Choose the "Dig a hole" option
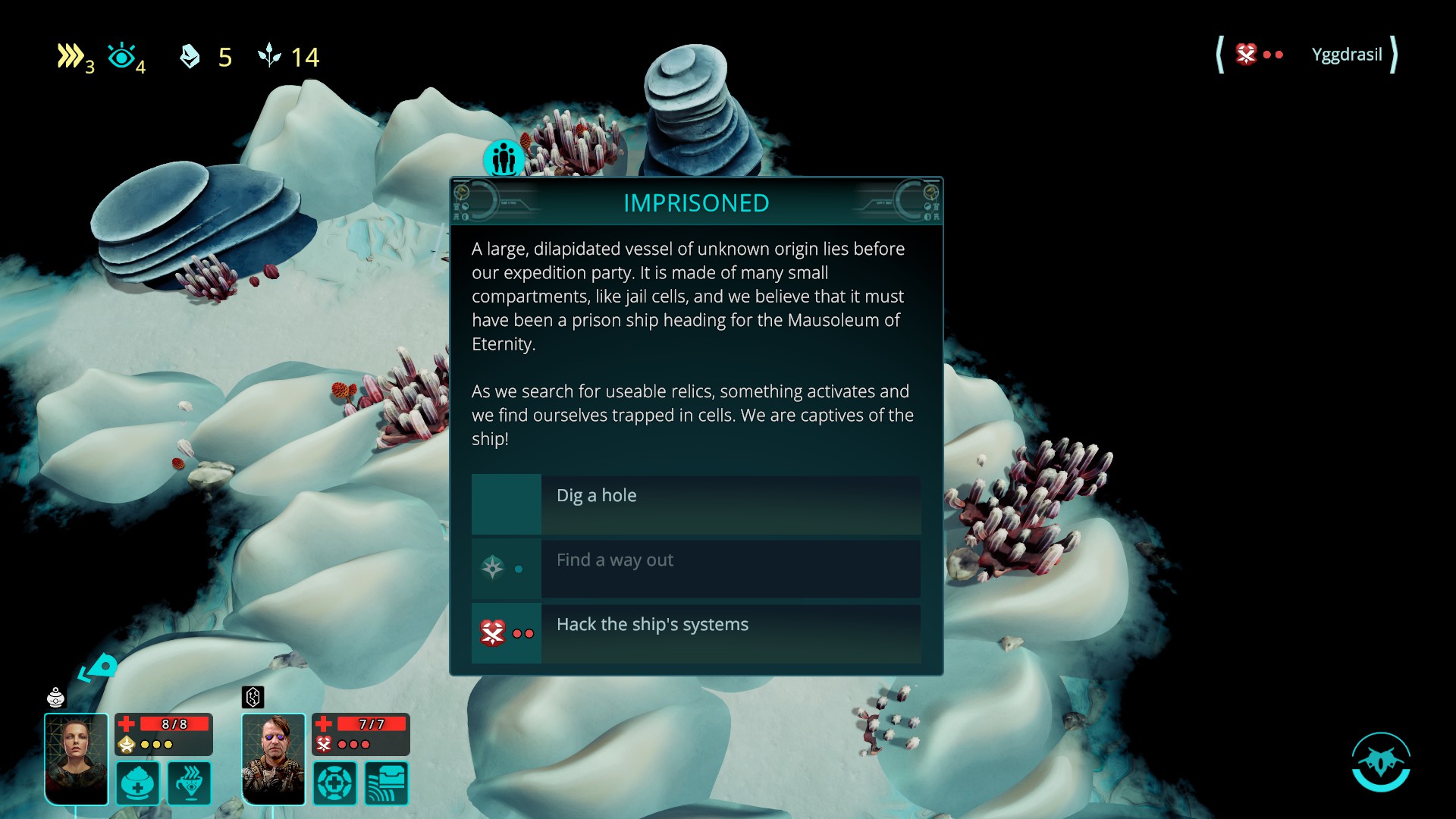The image size is (1456, 819). coord(695,504)
